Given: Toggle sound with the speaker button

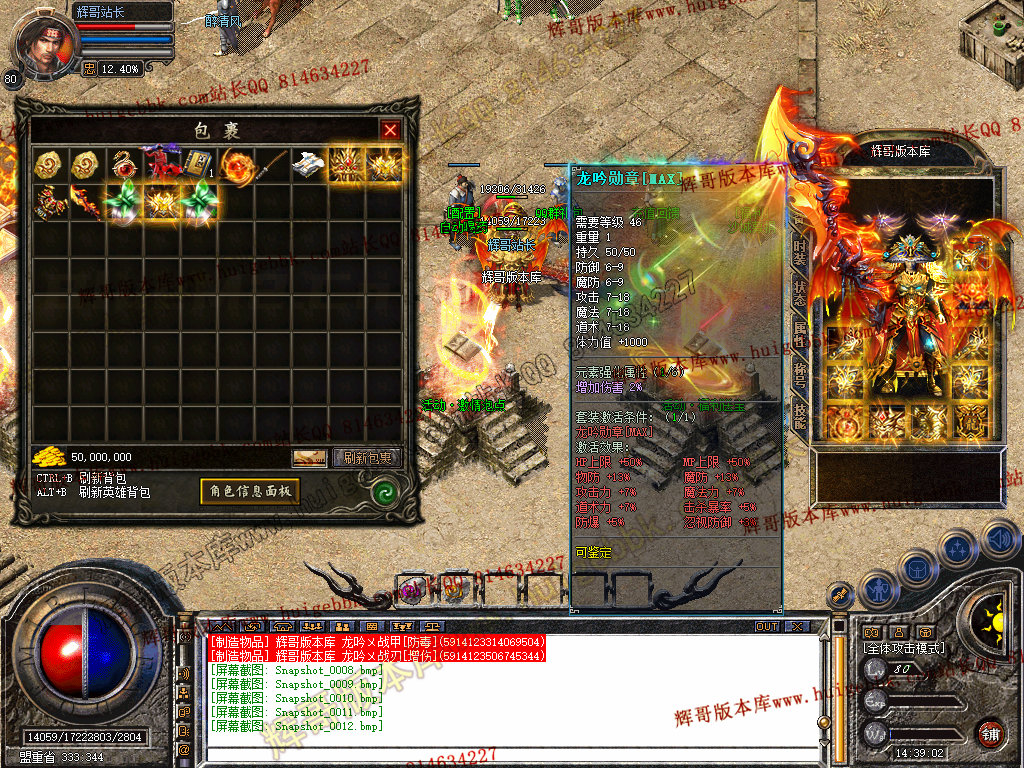Looking at the screenshot, I should click(x=999, y=540).
